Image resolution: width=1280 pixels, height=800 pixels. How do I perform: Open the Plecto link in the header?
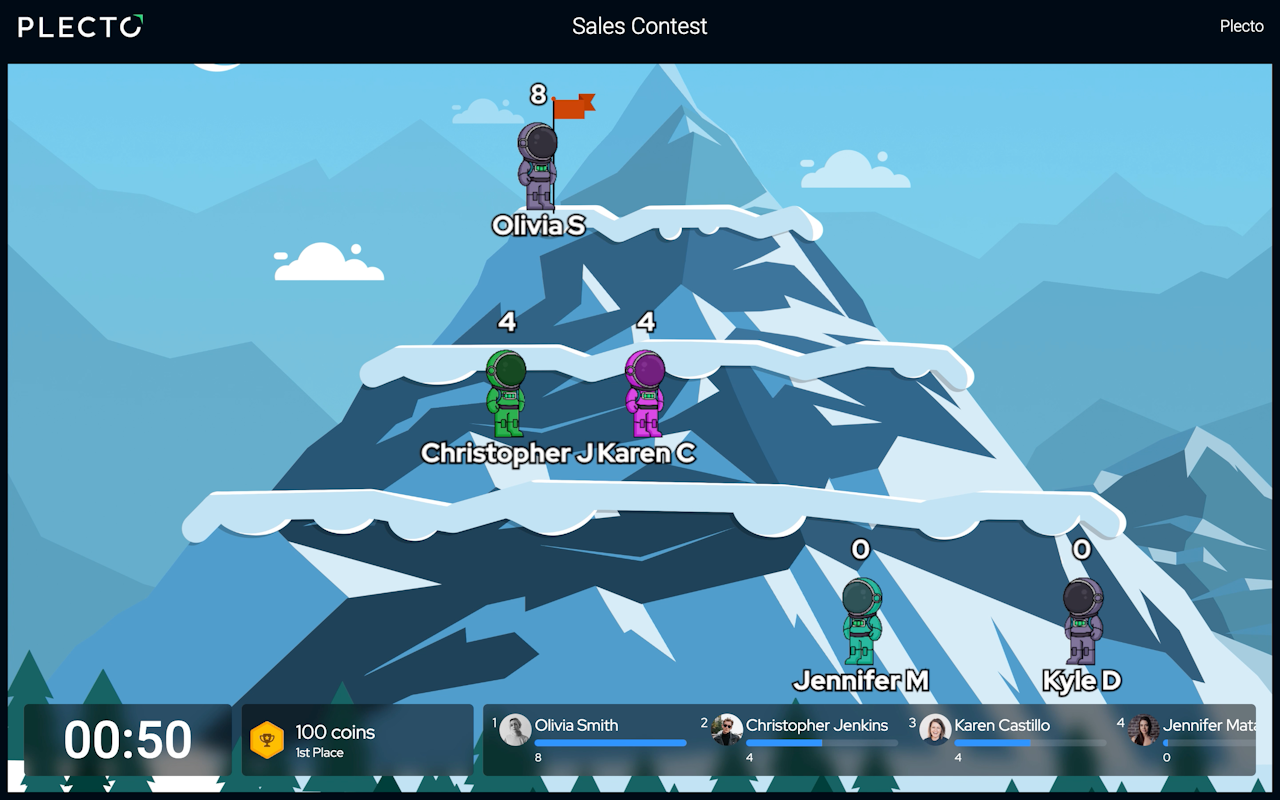[1241, 26]
